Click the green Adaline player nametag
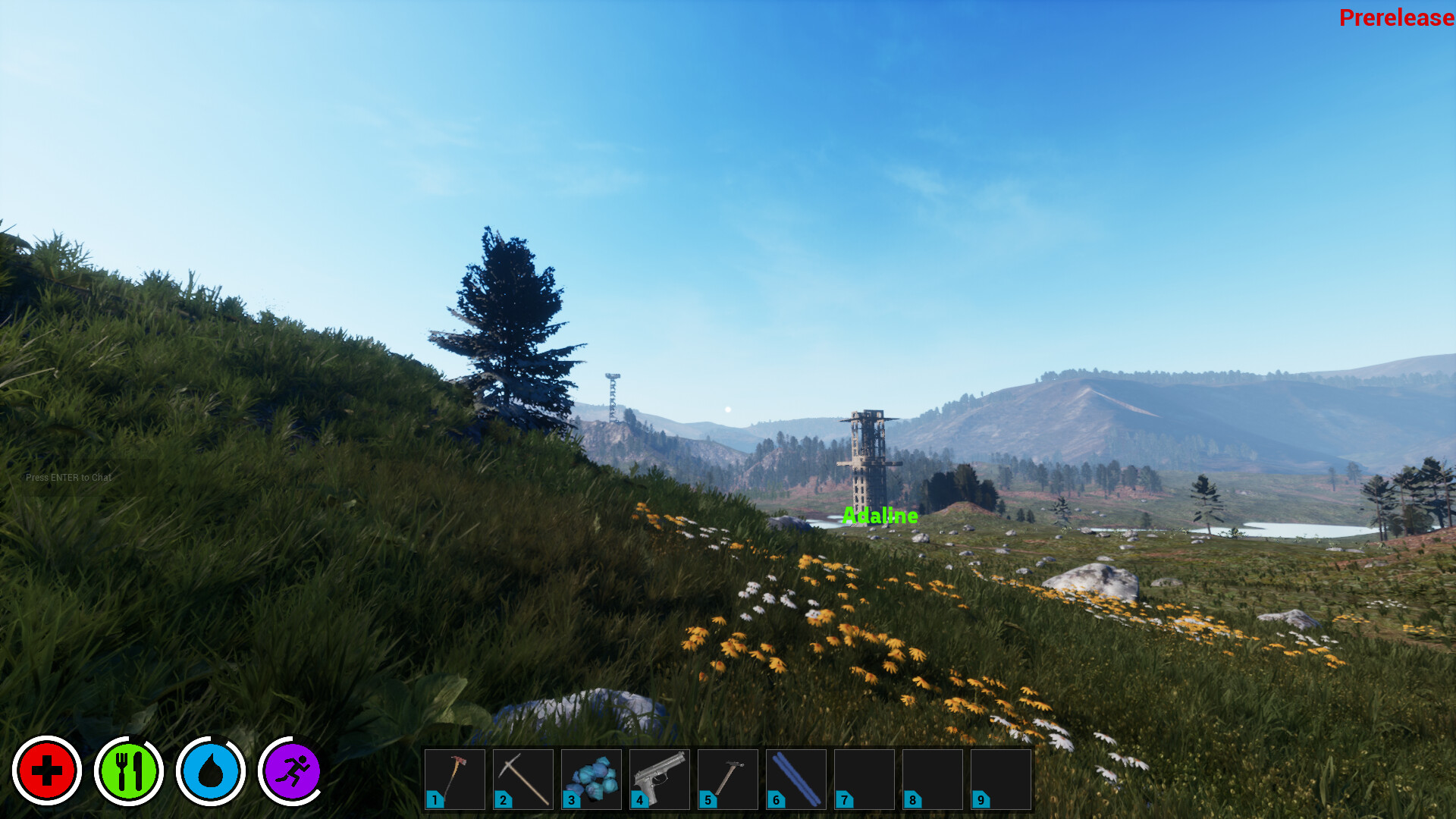 pyautogui.click(x=880, y=516)
